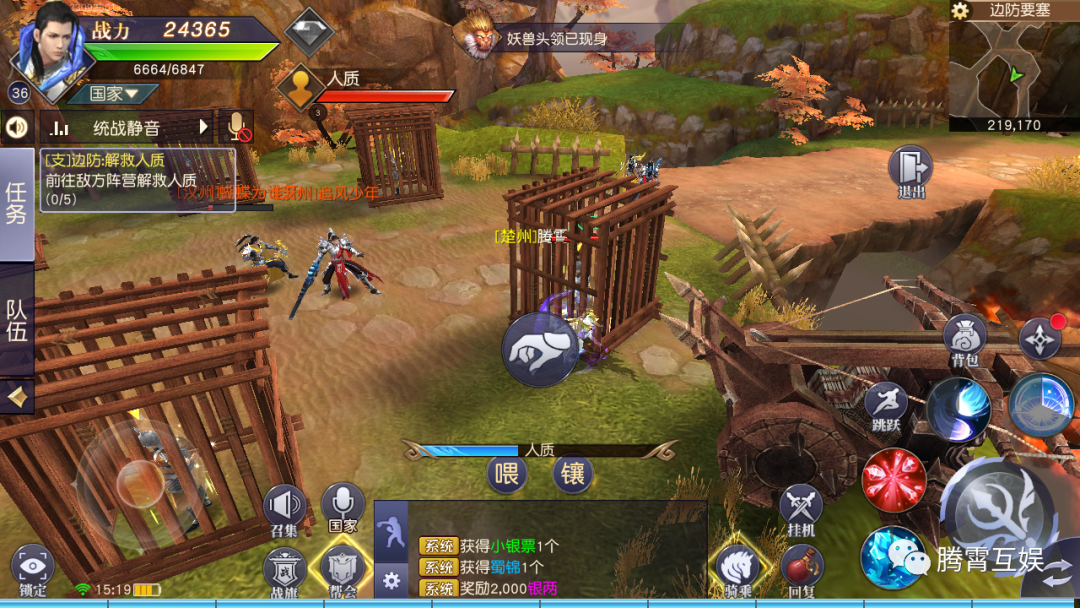This screenshot has height=608, width=1080.
Task: Toggle the muted microphone icon
Action: pyautogui.click(x=237, y=127)
